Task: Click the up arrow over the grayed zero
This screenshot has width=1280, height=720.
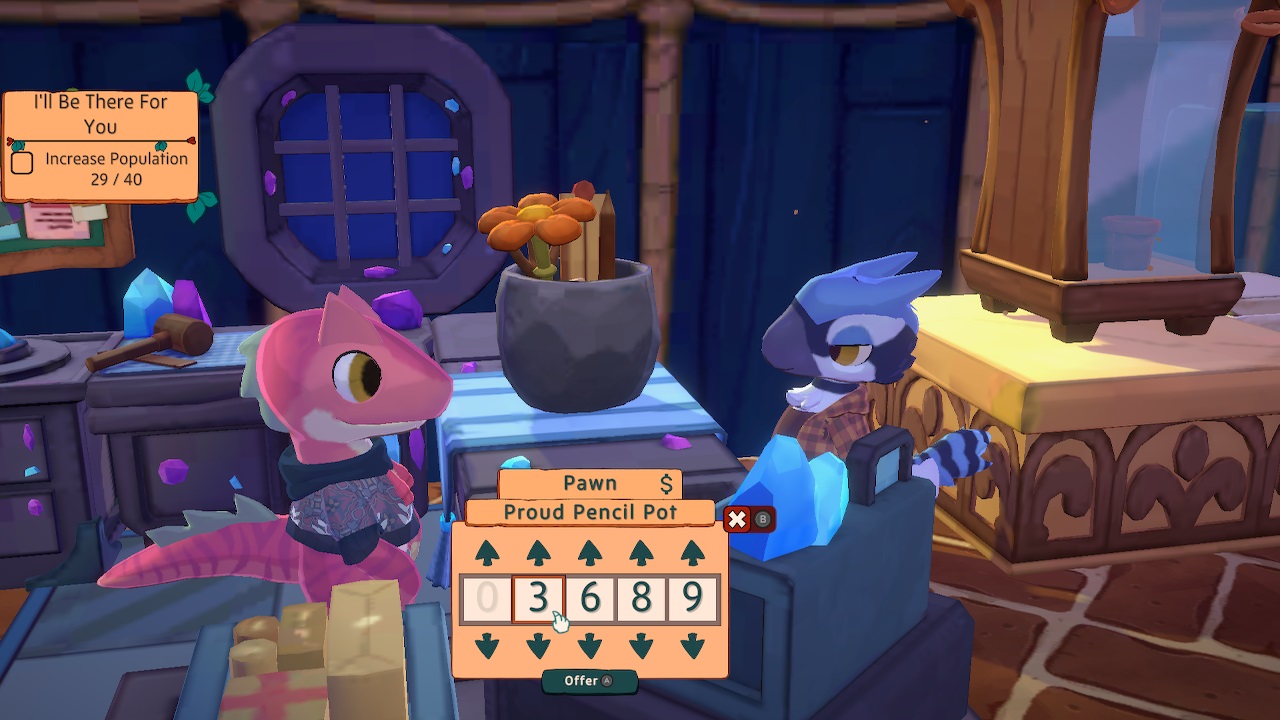Action: (x=487, y=552)
